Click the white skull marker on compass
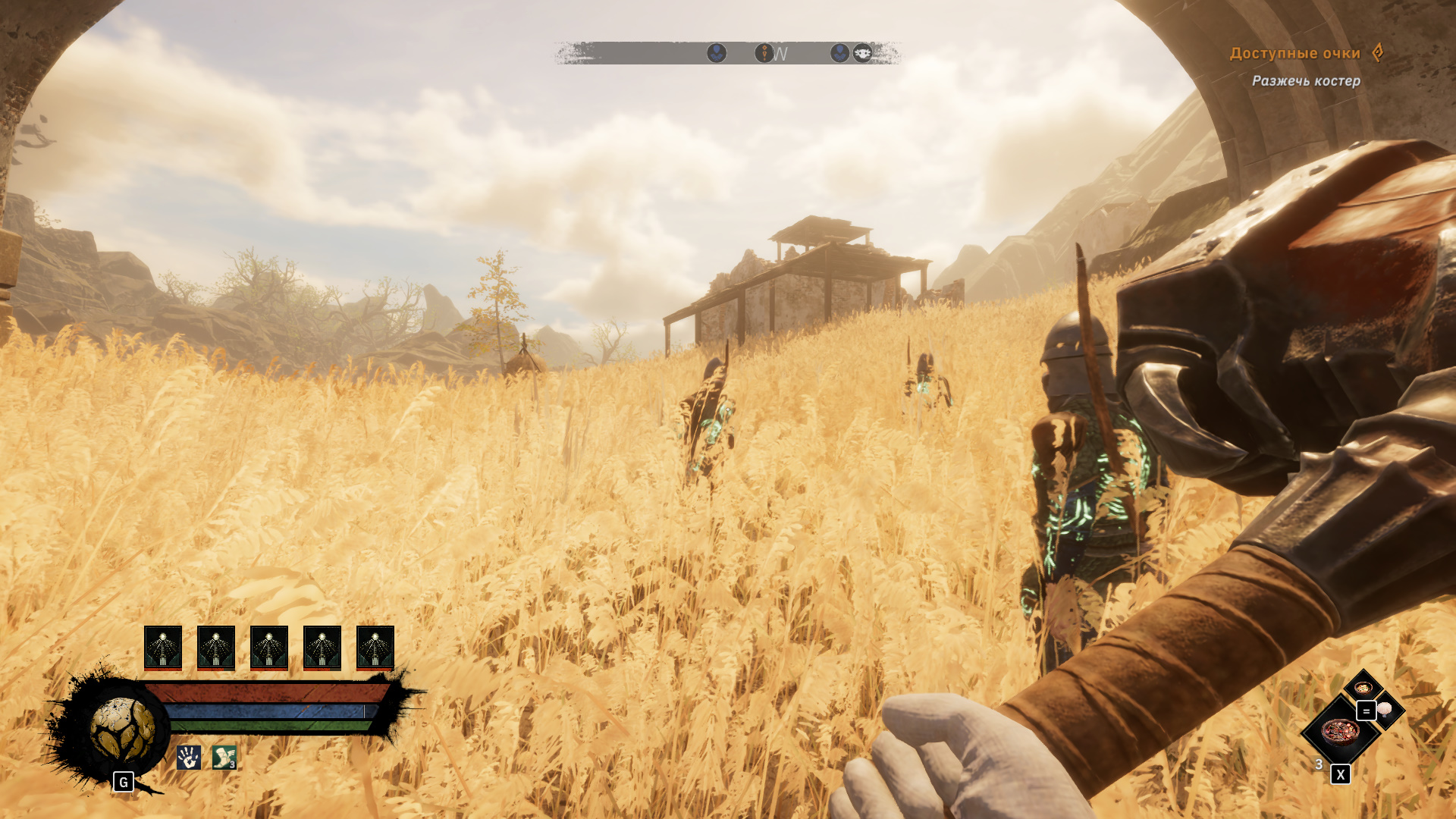 (x=862, y=53)
